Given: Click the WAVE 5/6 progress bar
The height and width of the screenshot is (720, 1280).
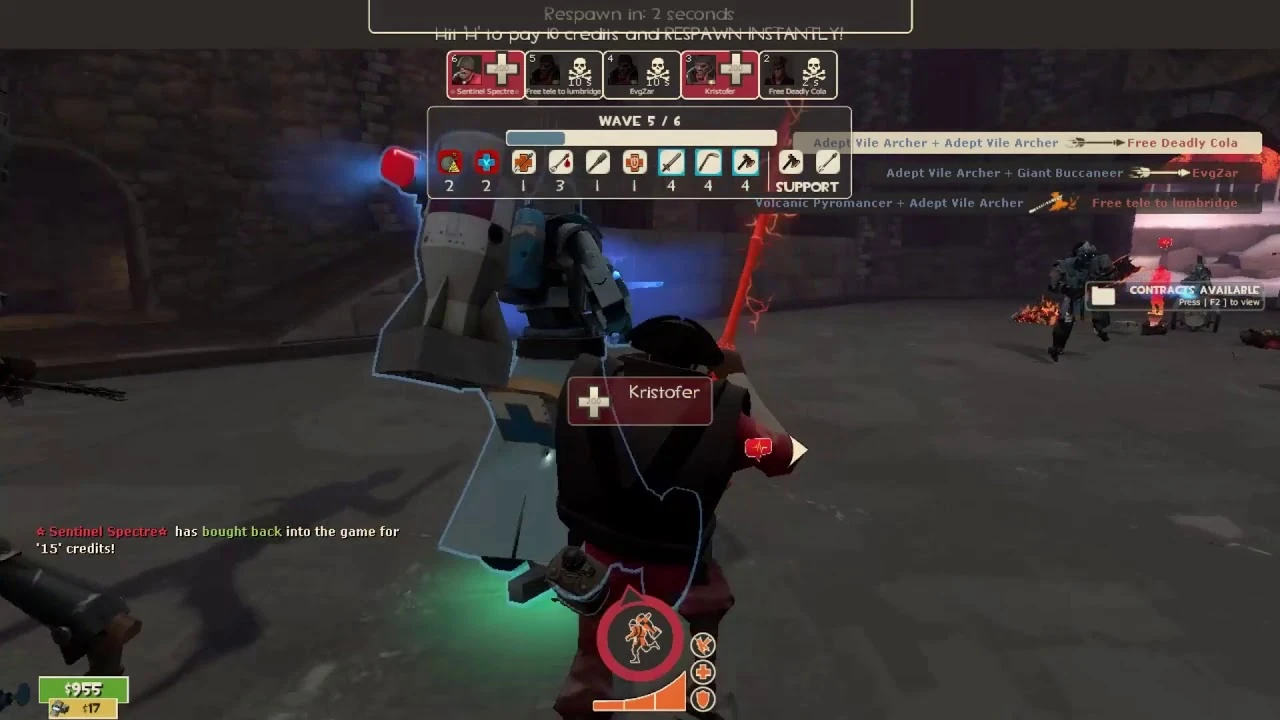Looking at the screenshot, I should (x=640, y=137).
